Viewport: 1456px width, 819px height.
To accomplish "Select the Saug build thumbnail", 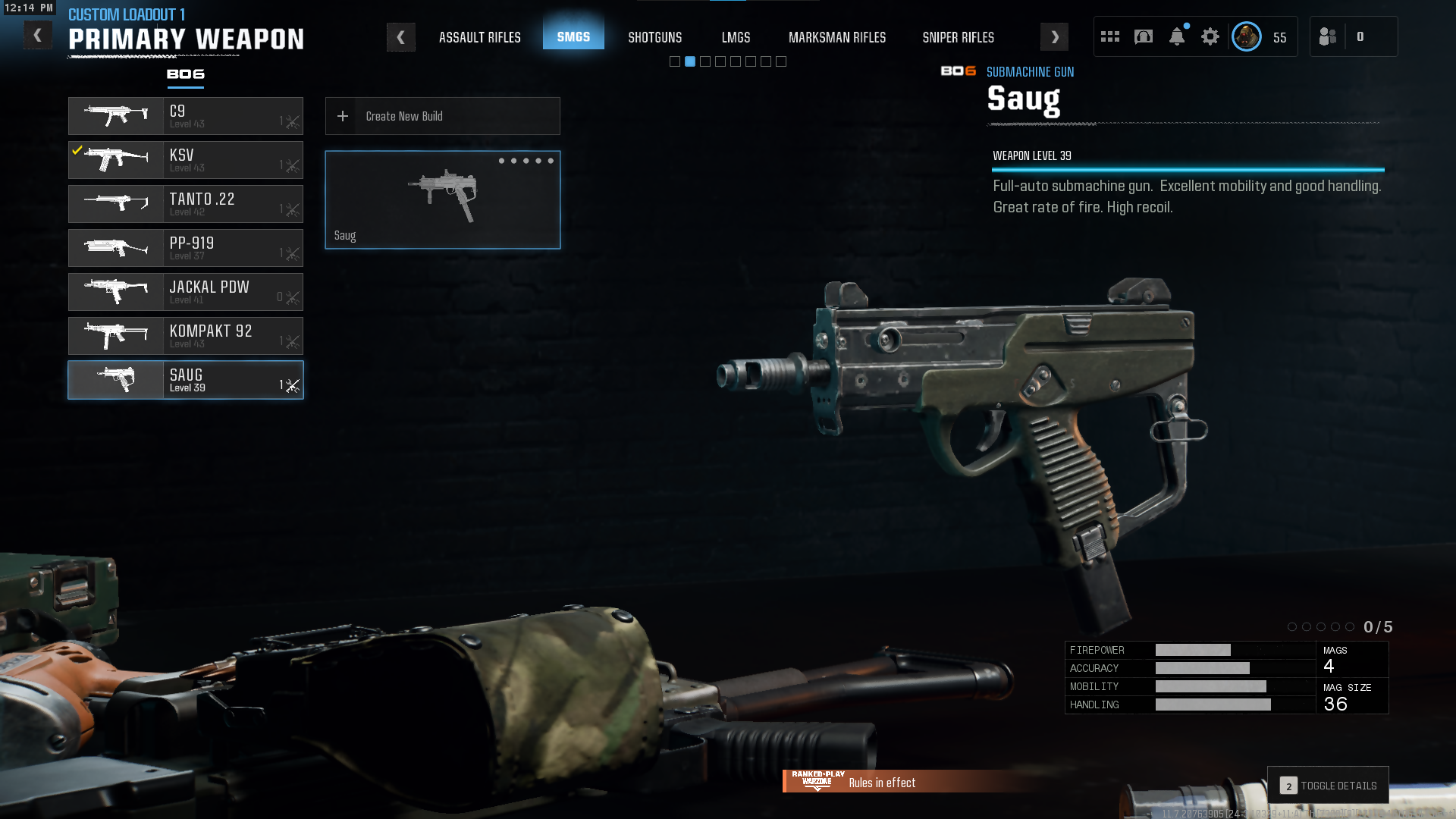I will (x=443, y=199).
